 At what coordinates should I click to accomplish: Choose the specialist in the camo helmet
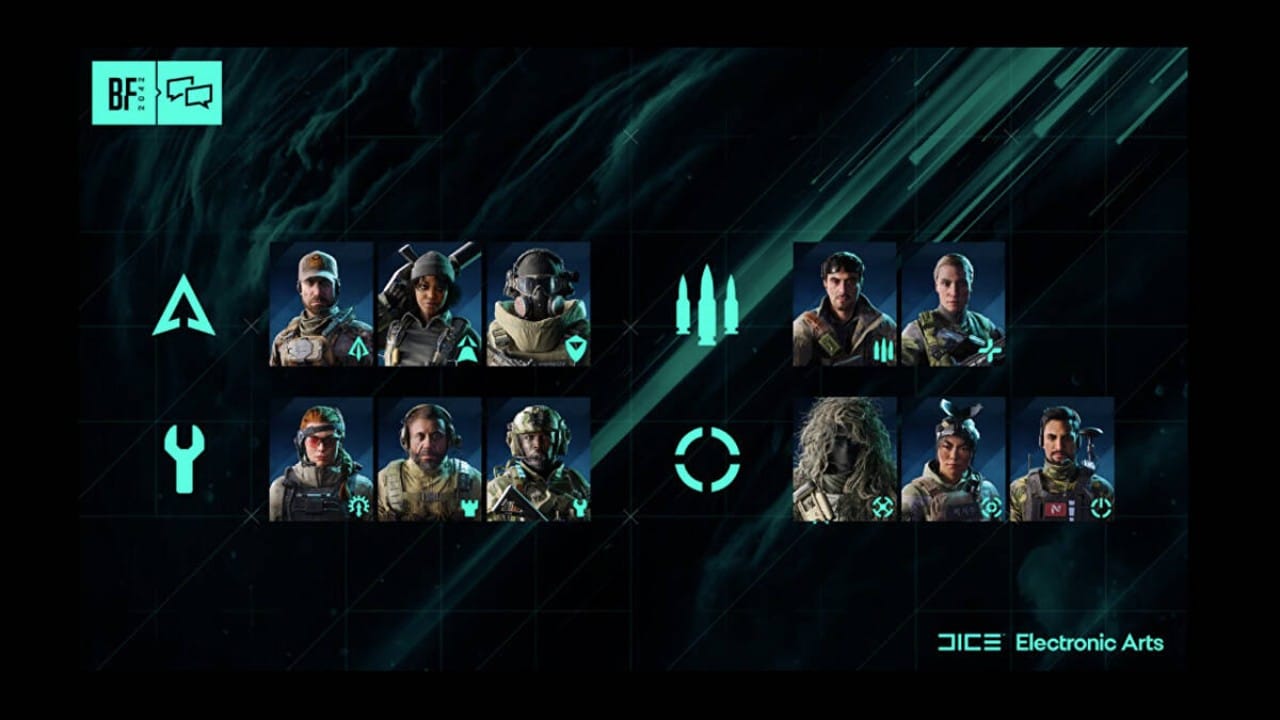coord(538,459)
